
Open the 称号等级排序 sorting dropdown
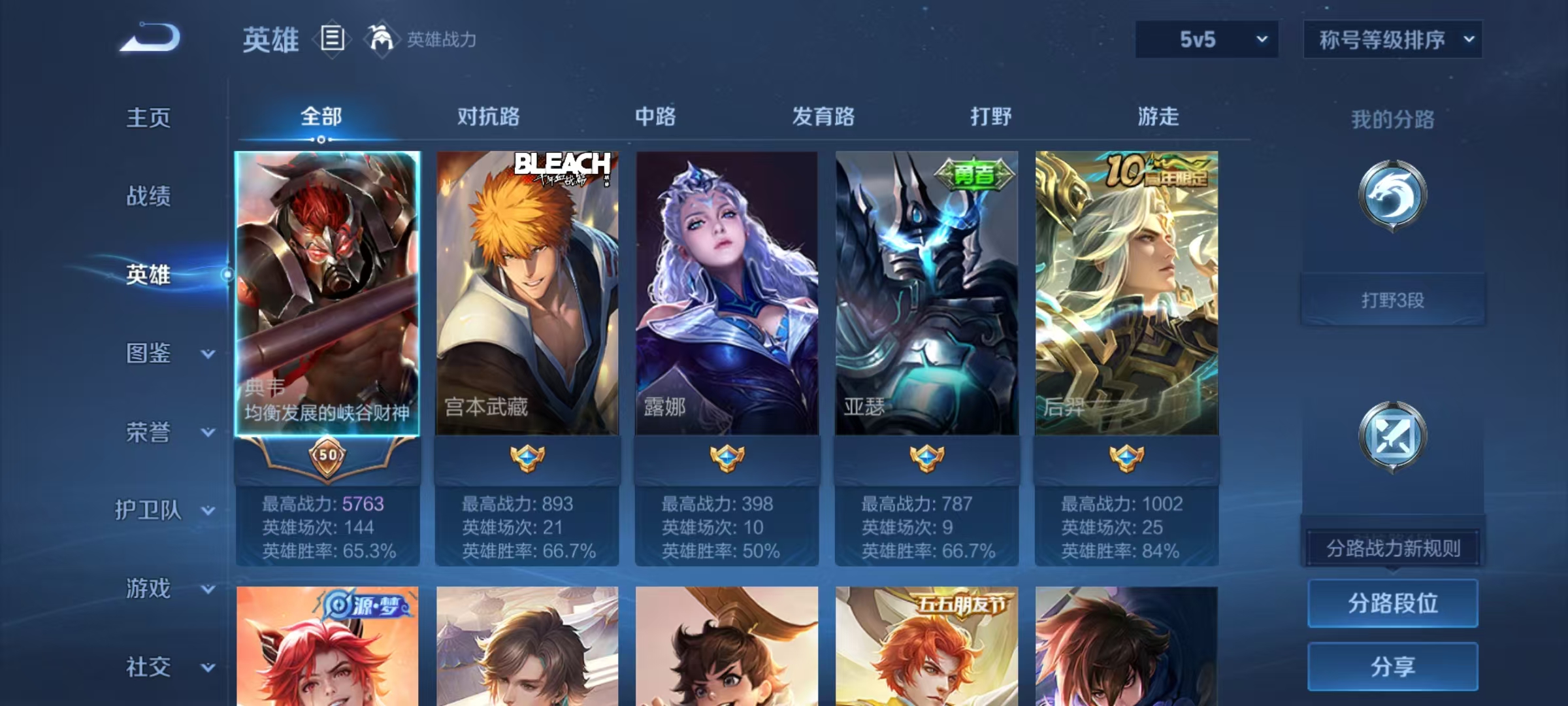point(1394,39)
